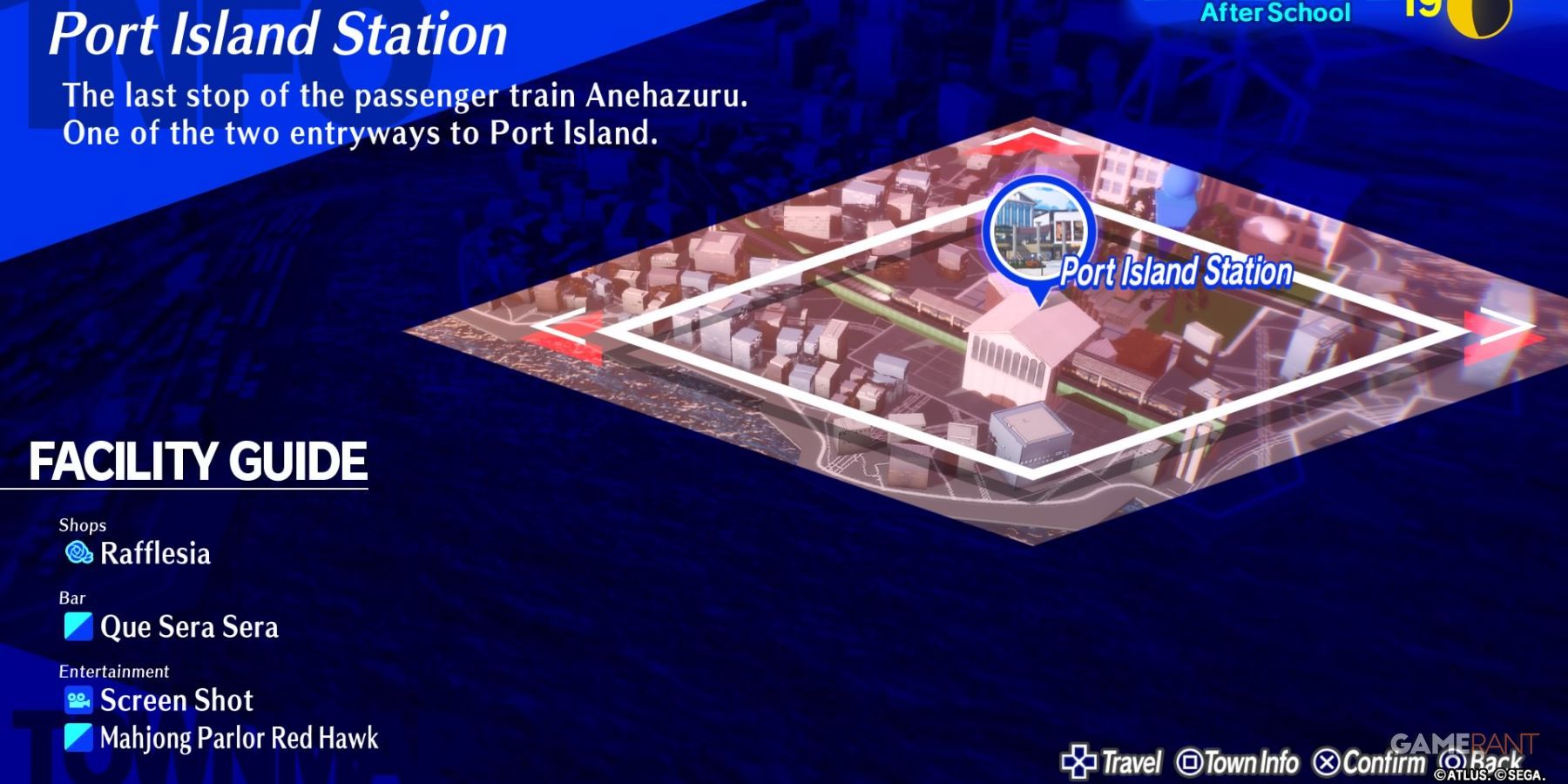Viewport: 1568px width, 784px height.
Task: Select the Screen Shot film camera icon
Action: click(77, 700)
